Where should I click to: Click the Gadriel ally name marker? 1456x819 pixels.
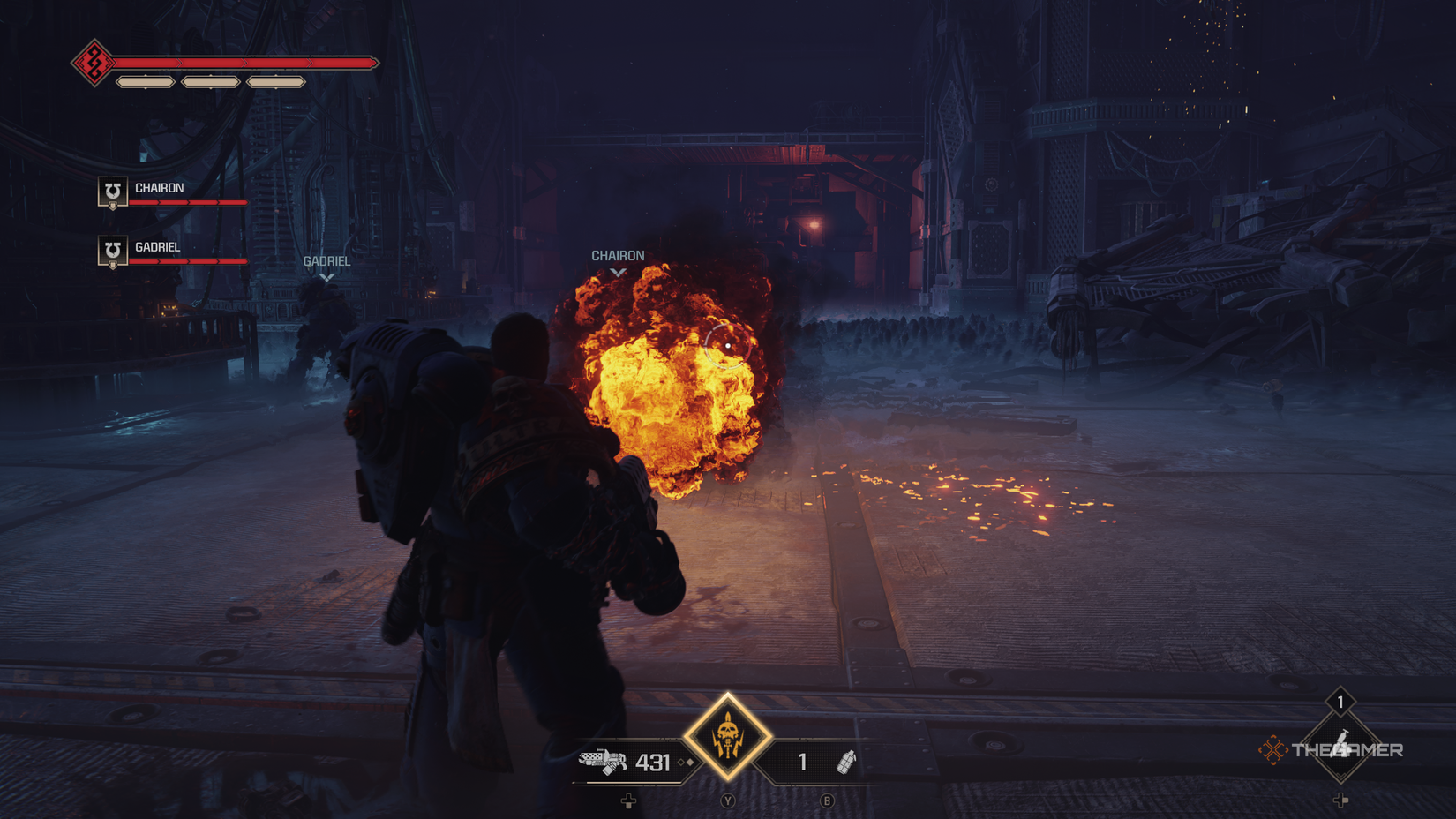(326, 261)
